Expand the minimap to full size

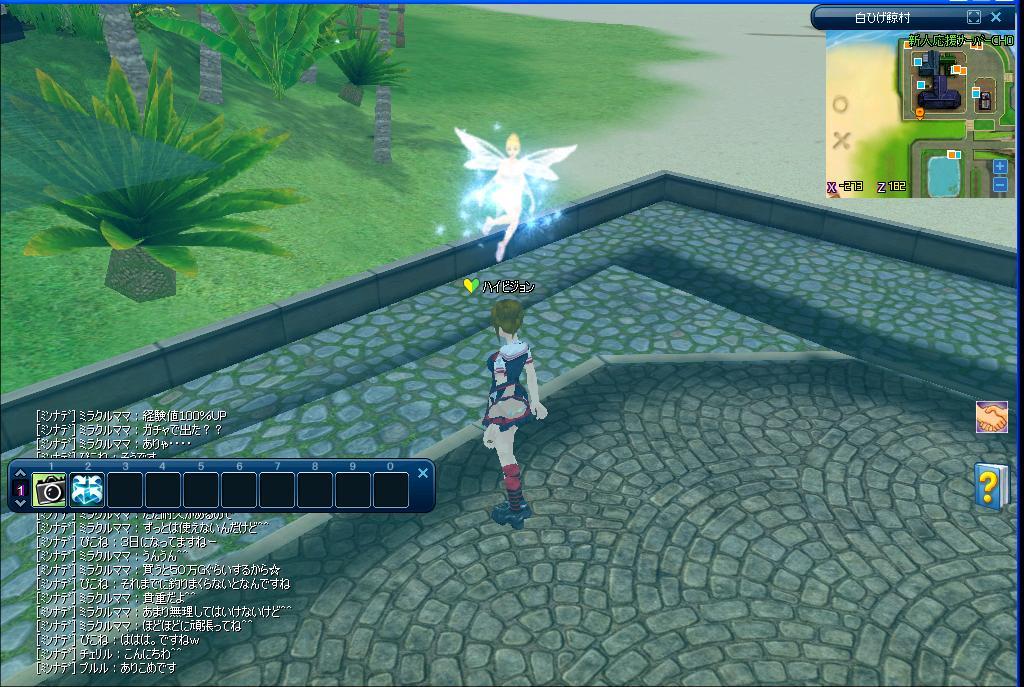pyautogui.click(x=974, y=17)
